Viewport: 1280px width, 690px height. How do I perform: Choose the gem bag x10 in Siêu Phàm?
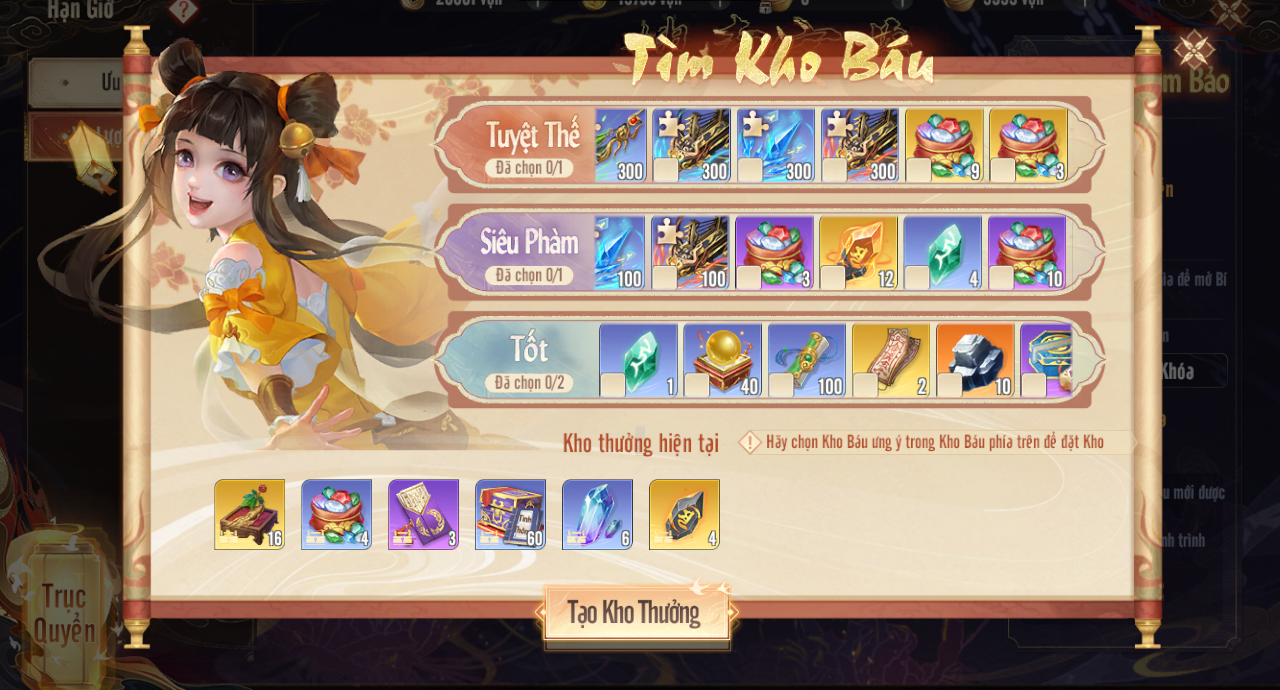coord(1026,252)
